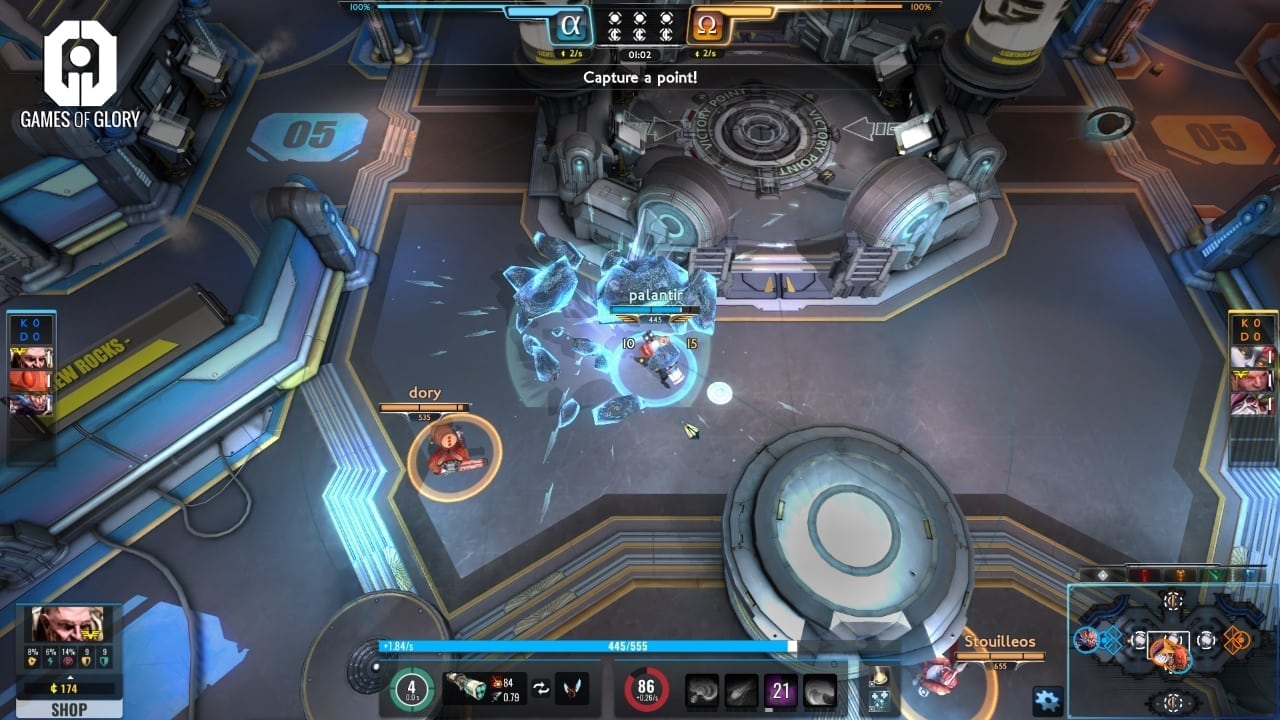Activate the comet ability icon
1280x720 pixels.
tap(741, 690)
